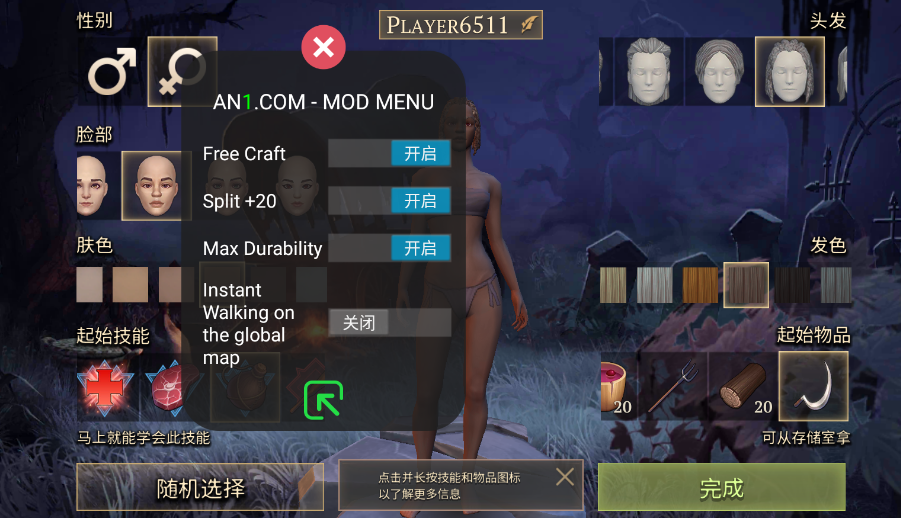Viewport: 901px width, 518px height.
Task: Dismiss the hint message with X
Action: point(565,476)
